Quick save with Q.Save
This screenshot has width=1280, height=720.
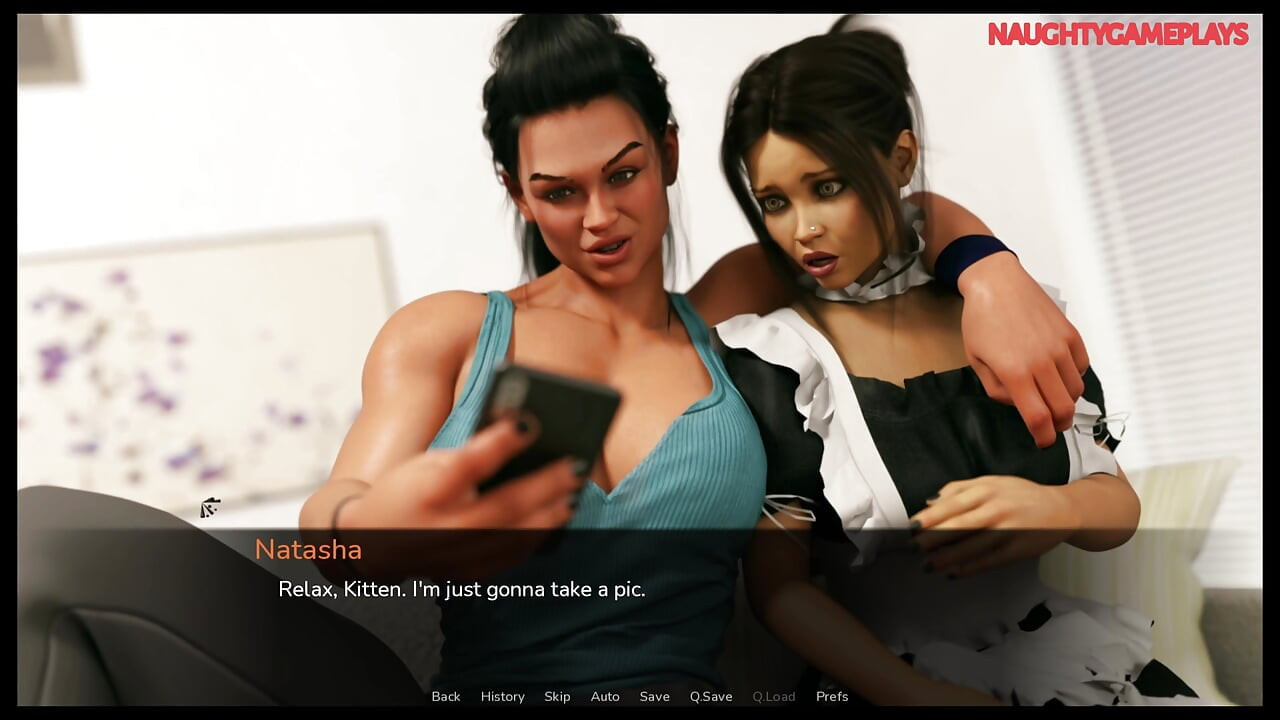(711, 696)
